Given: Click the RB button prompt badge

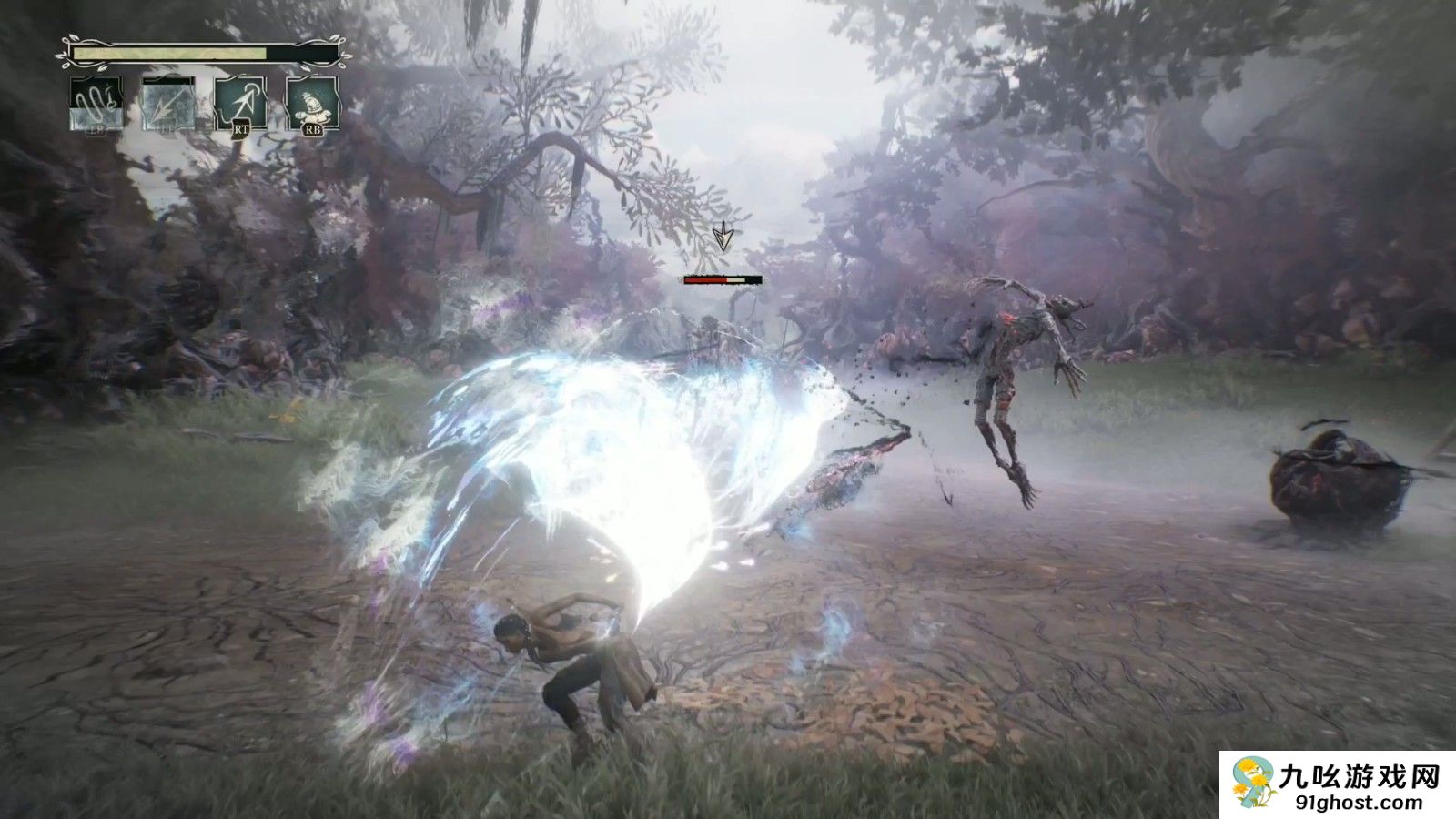Looking at the screenshot, I should click(x=314, y=130).
